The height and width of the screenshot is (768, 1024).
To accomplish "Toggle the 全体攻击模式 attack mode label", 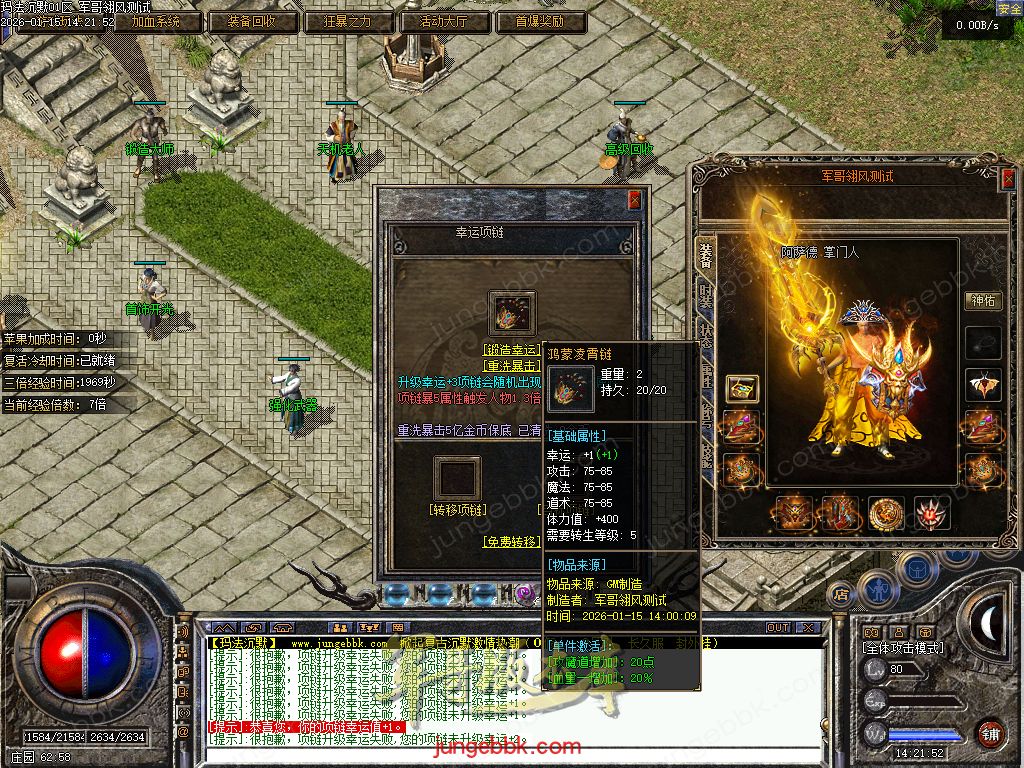I will point(902,648).
